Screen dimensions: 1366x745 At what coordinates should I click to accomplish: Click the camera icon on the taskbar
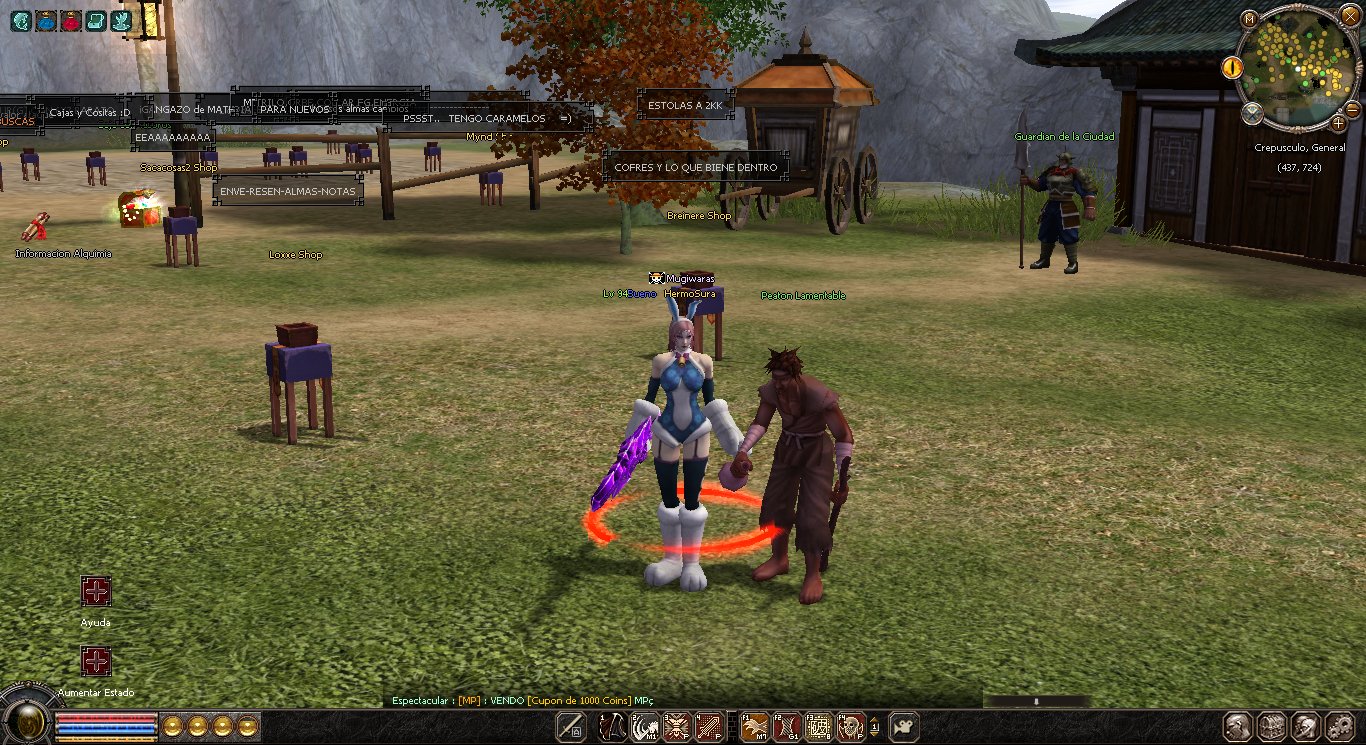point(905,727)
